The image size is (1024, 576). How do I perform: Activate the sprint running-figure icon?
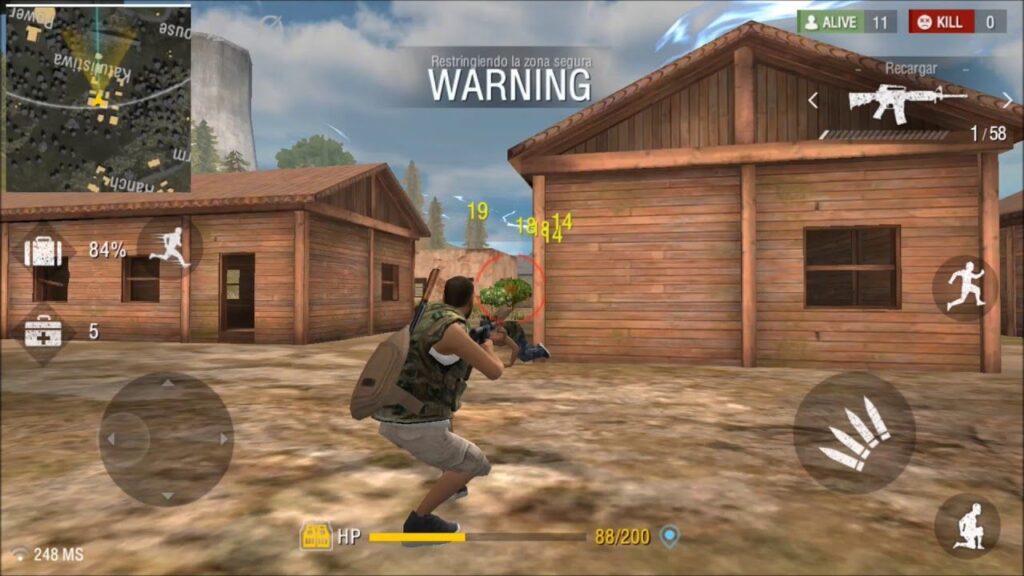[x=170, y=246]
